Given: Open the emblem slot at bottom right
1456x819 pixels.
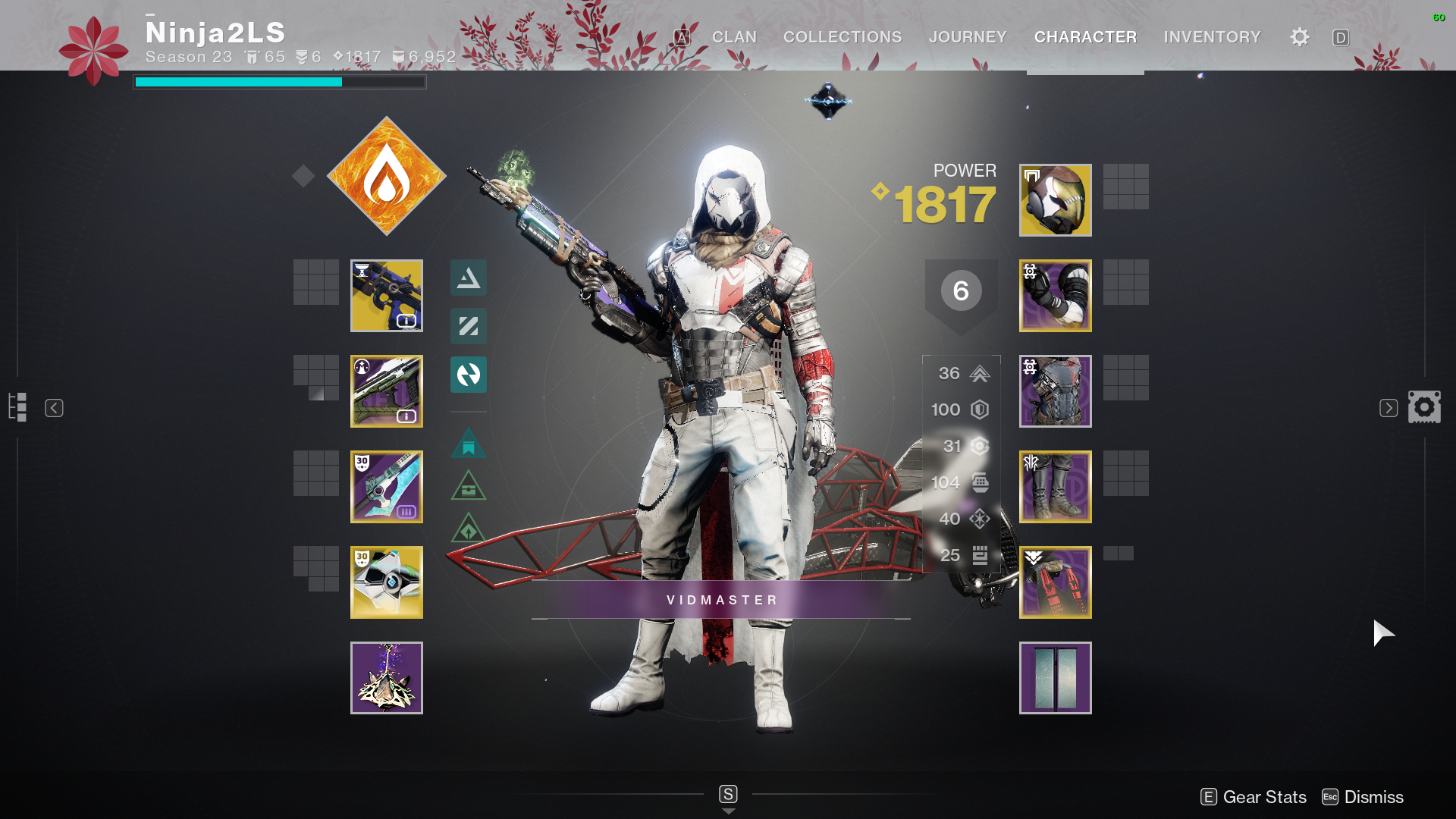Looking at the screenshot, I should [1055, 677].
